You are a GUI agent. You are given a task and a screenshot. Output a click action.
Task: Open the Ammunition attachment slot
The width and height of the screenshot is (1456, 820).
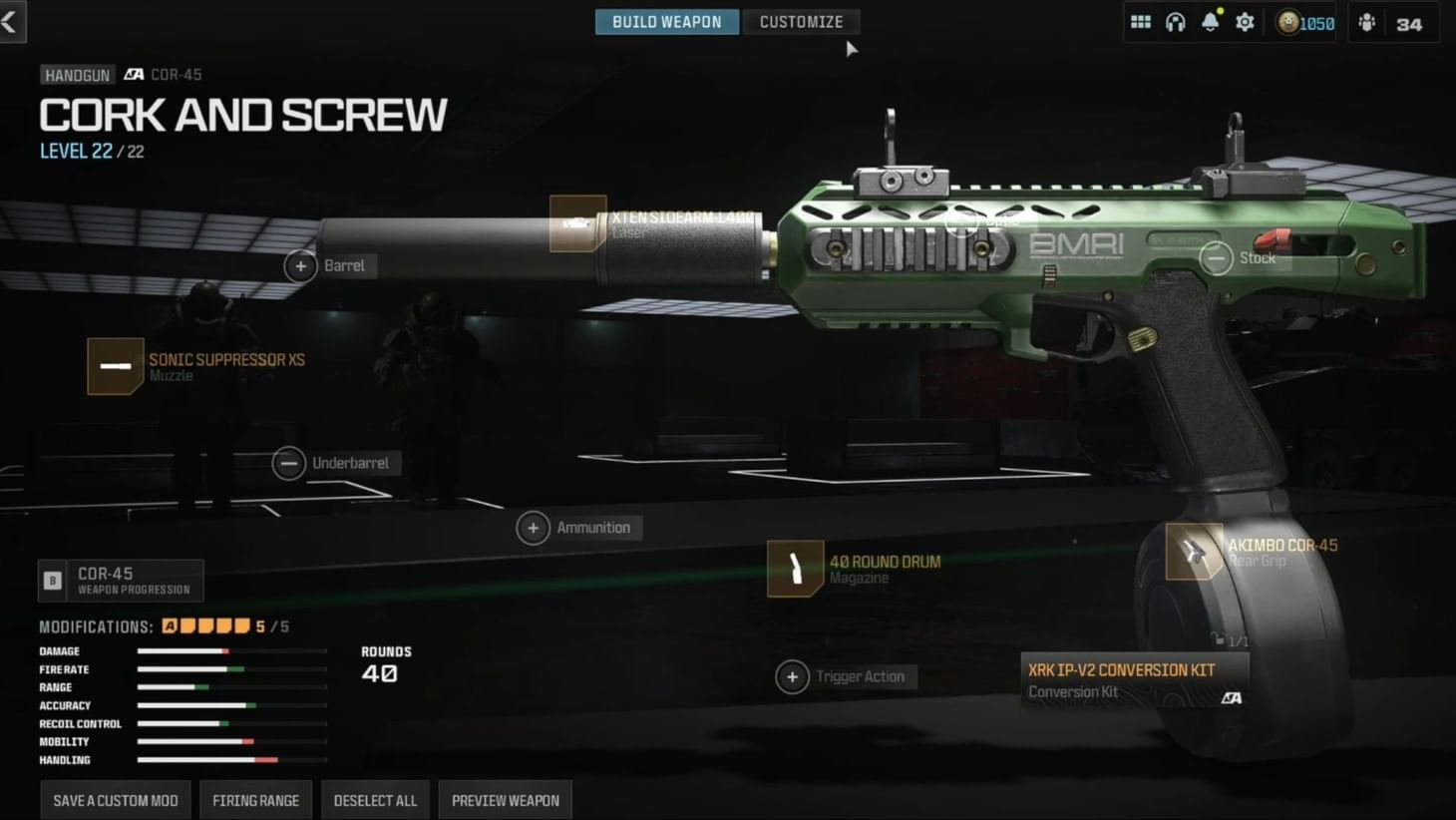pyautogui.click(x=533, y=527)
